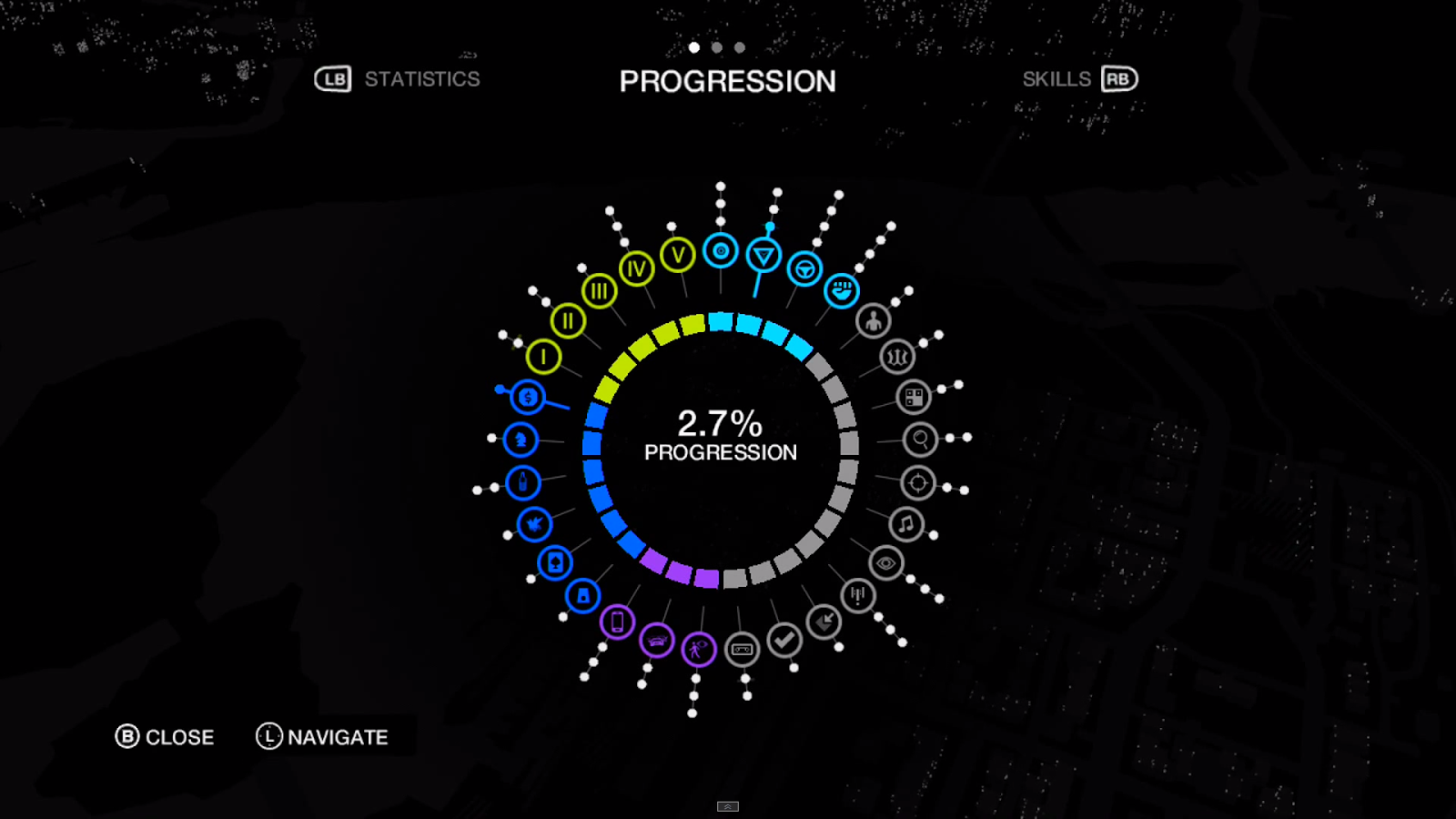Select the spade playing card icon
Viewport: 1456px width, 819px height.
click(554, 563)
